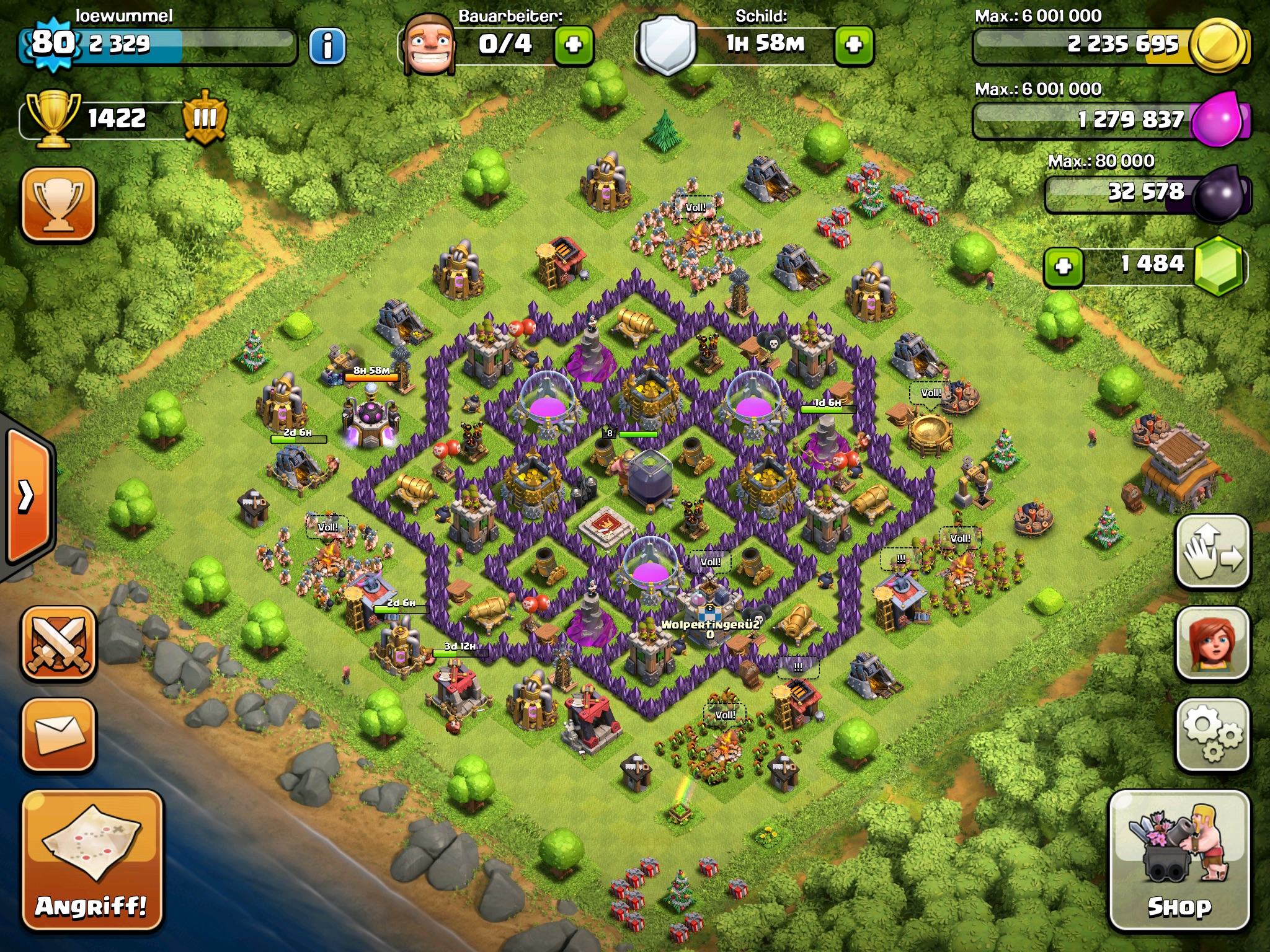Show the trophy leaderboard button
The image size is (1270, 952).
point(59,204)
